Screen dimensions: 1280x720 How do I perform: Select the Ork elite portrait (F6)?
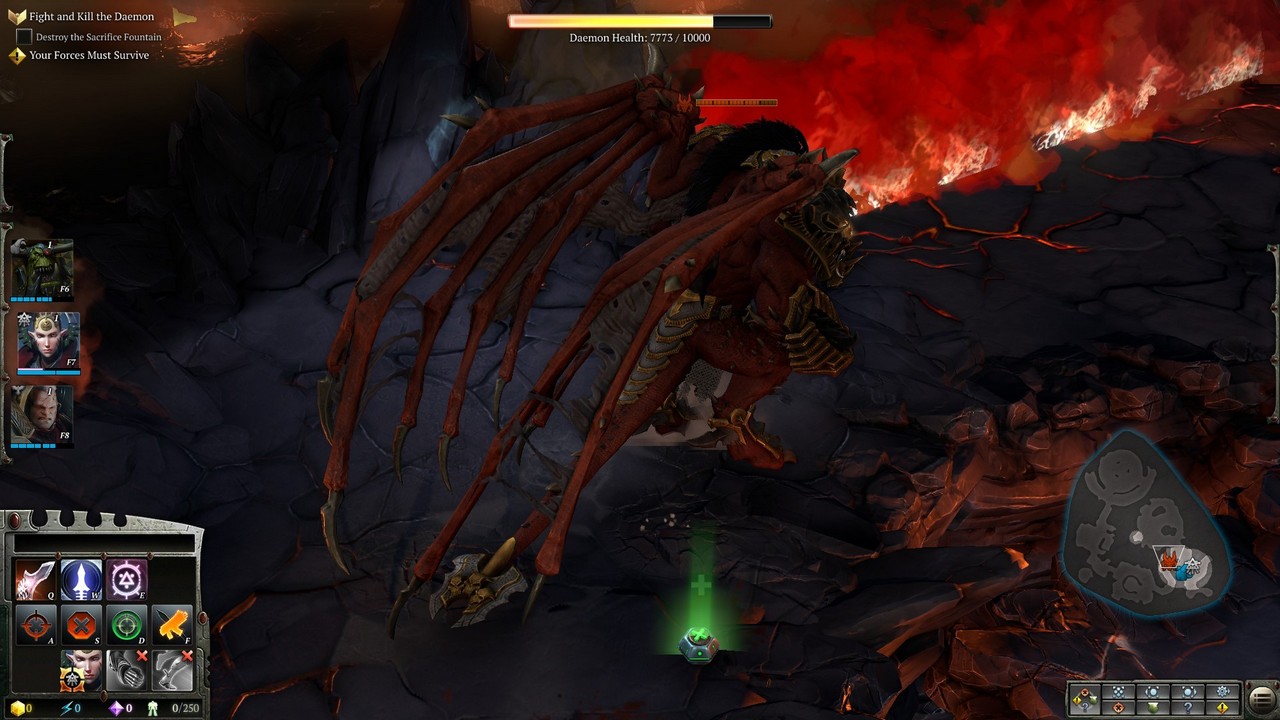[x=42, y=268]
